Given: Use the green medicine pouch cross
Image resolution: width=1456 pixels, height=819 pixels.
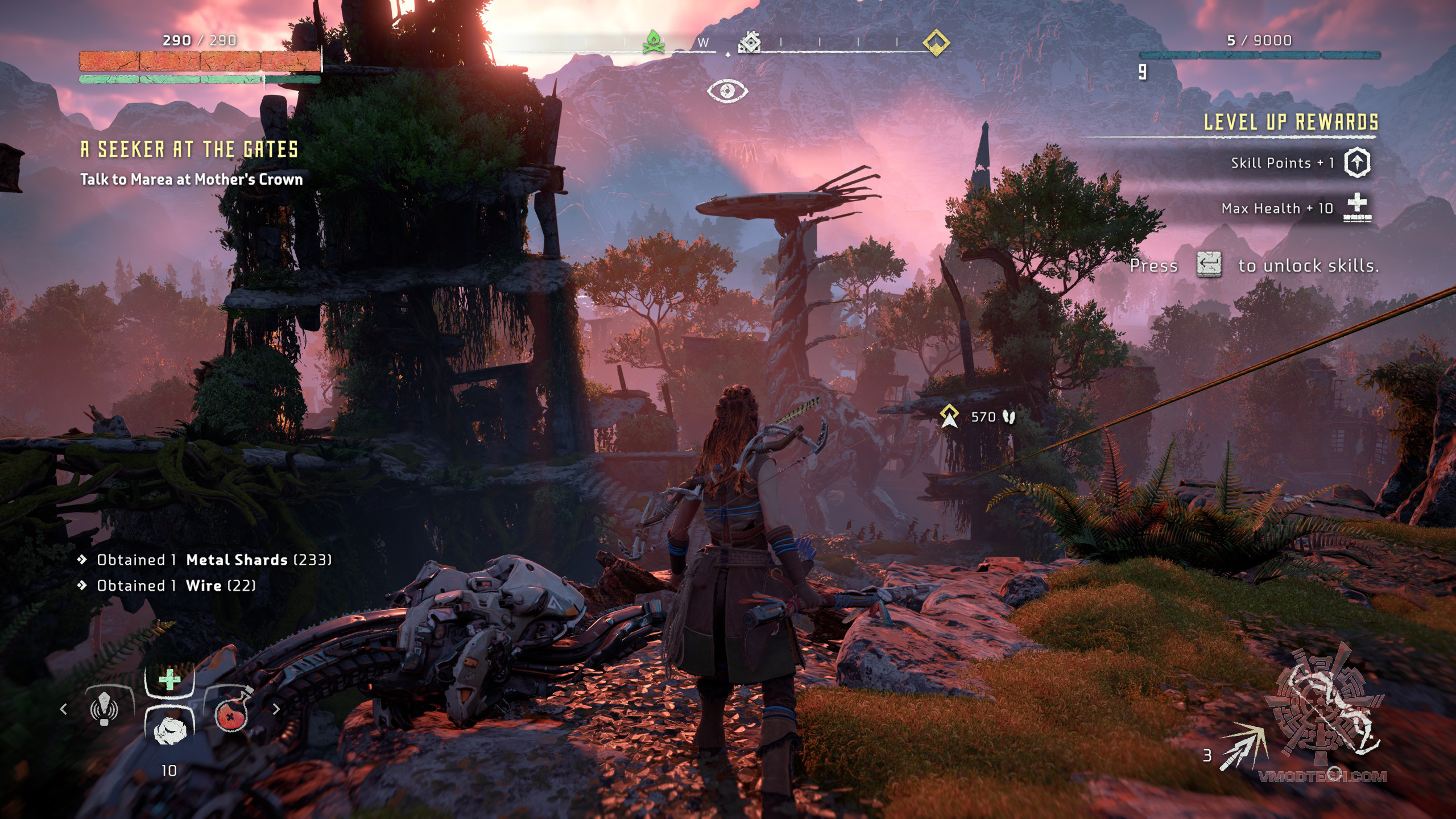Looking at the screenshot, I should [169, 680].
